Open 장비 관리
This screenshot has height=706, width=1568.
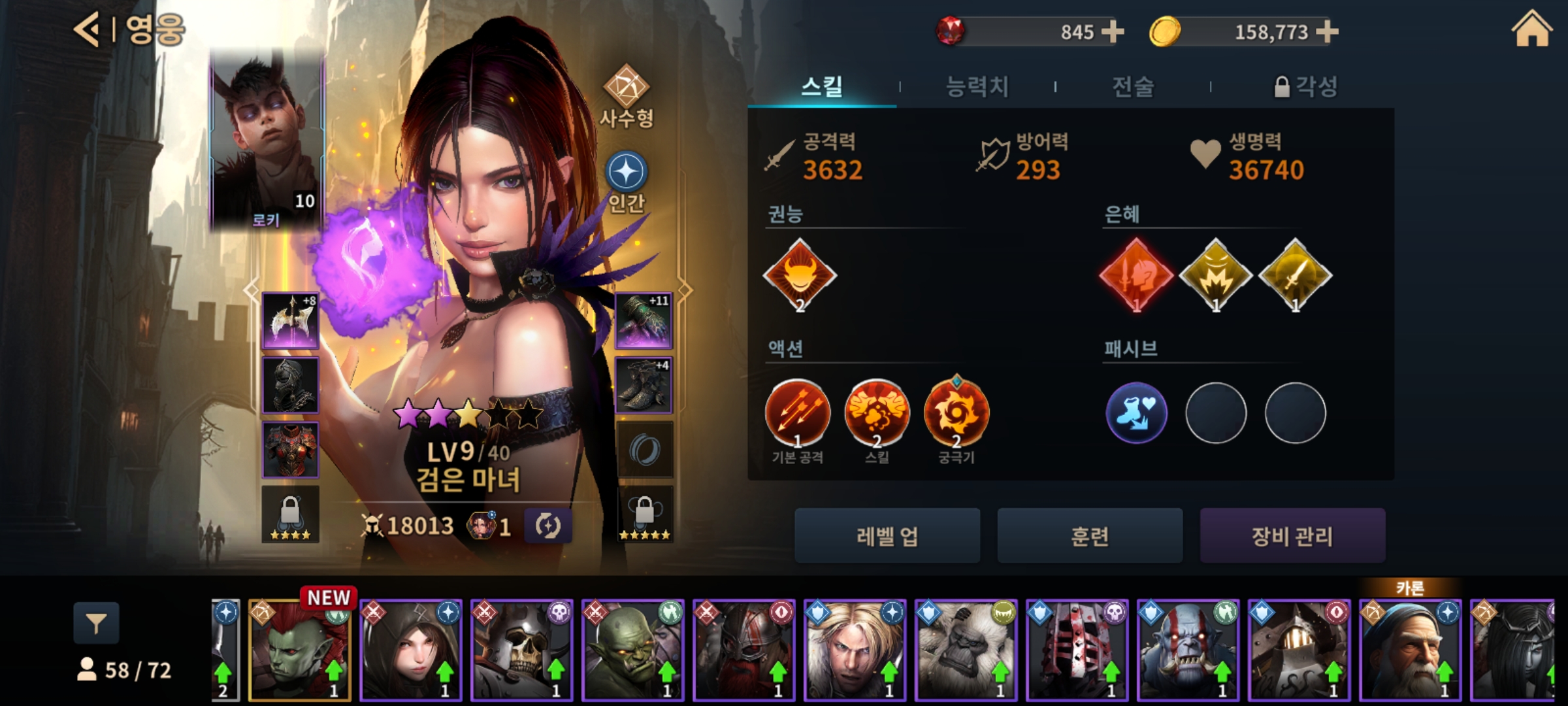point(1292,536)
